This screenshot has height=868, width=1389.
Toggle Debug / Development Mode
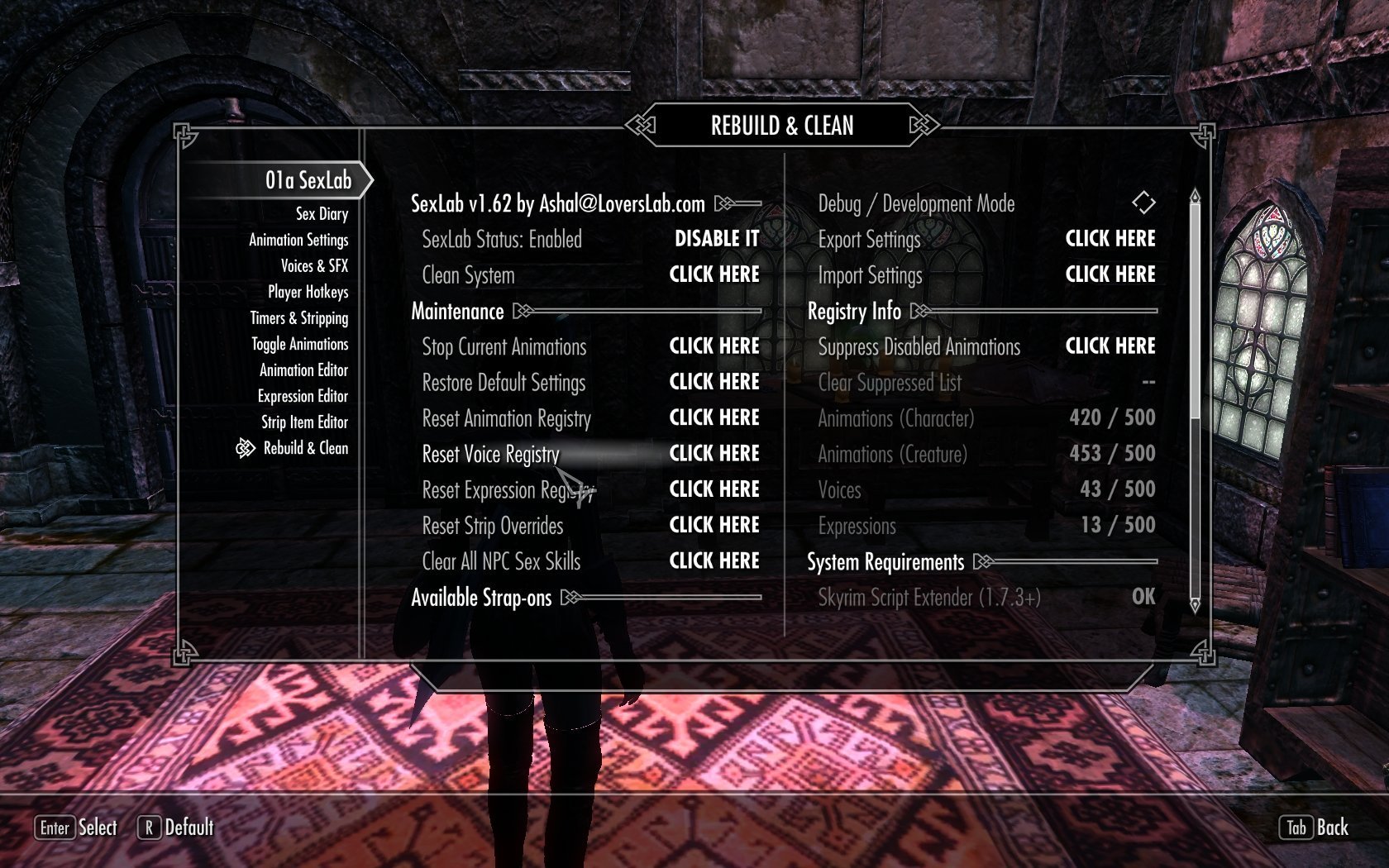click(1143, 203)
